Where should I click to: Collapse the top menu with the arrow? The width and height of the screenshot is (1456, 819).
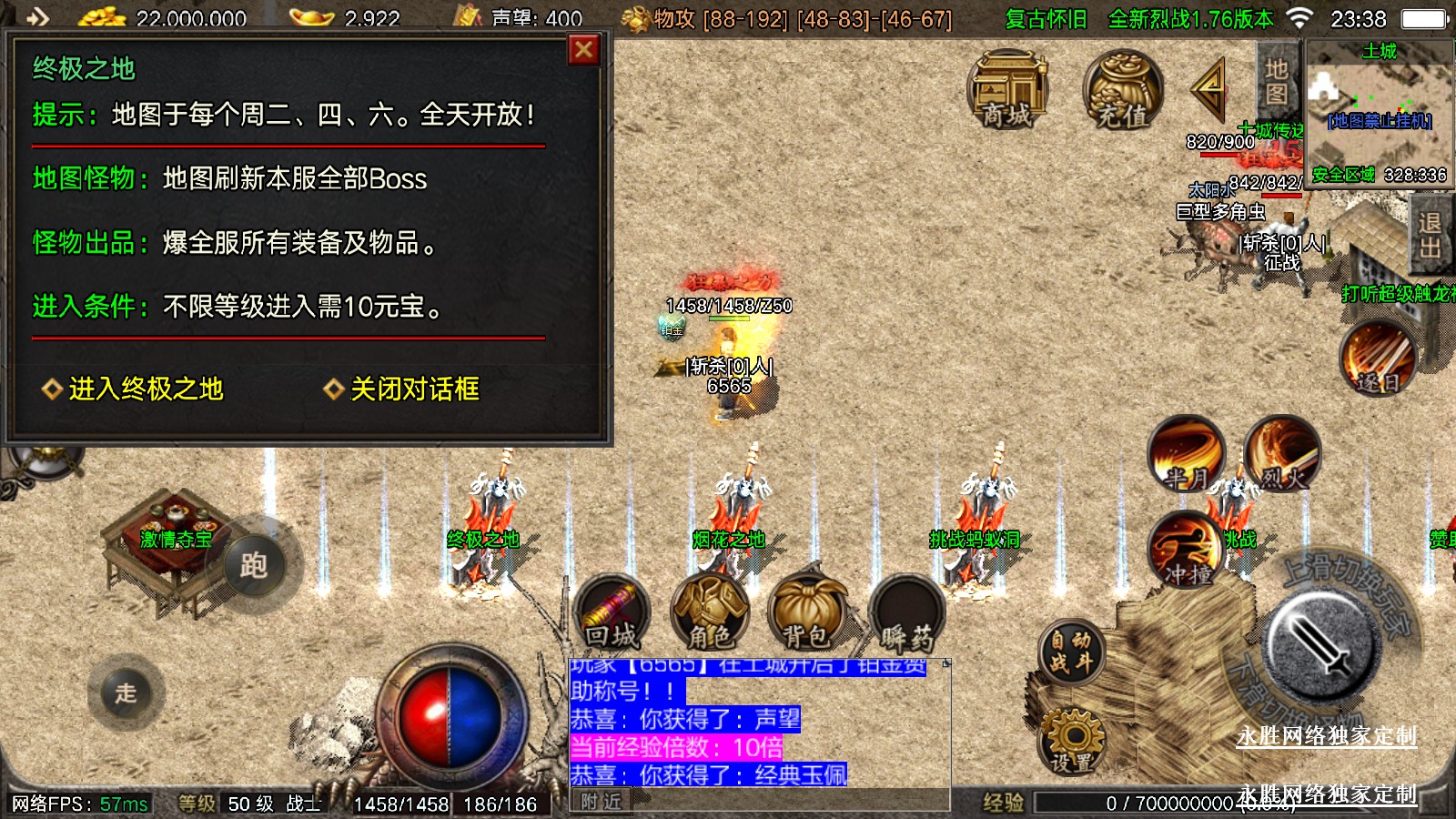(x=1211, y=89)
